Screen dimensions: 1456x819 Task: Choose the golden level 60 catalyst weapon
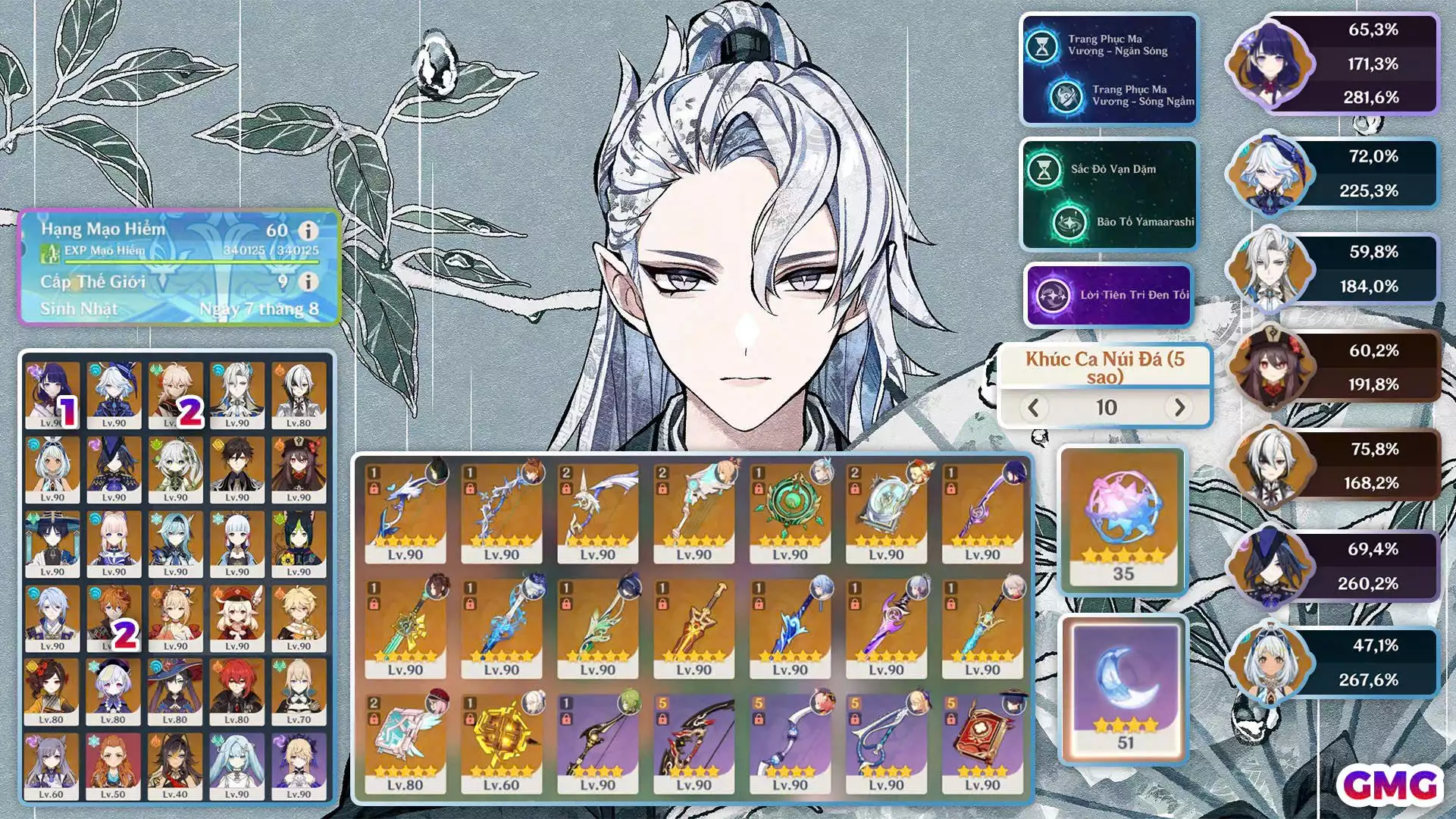pos(501,742)
